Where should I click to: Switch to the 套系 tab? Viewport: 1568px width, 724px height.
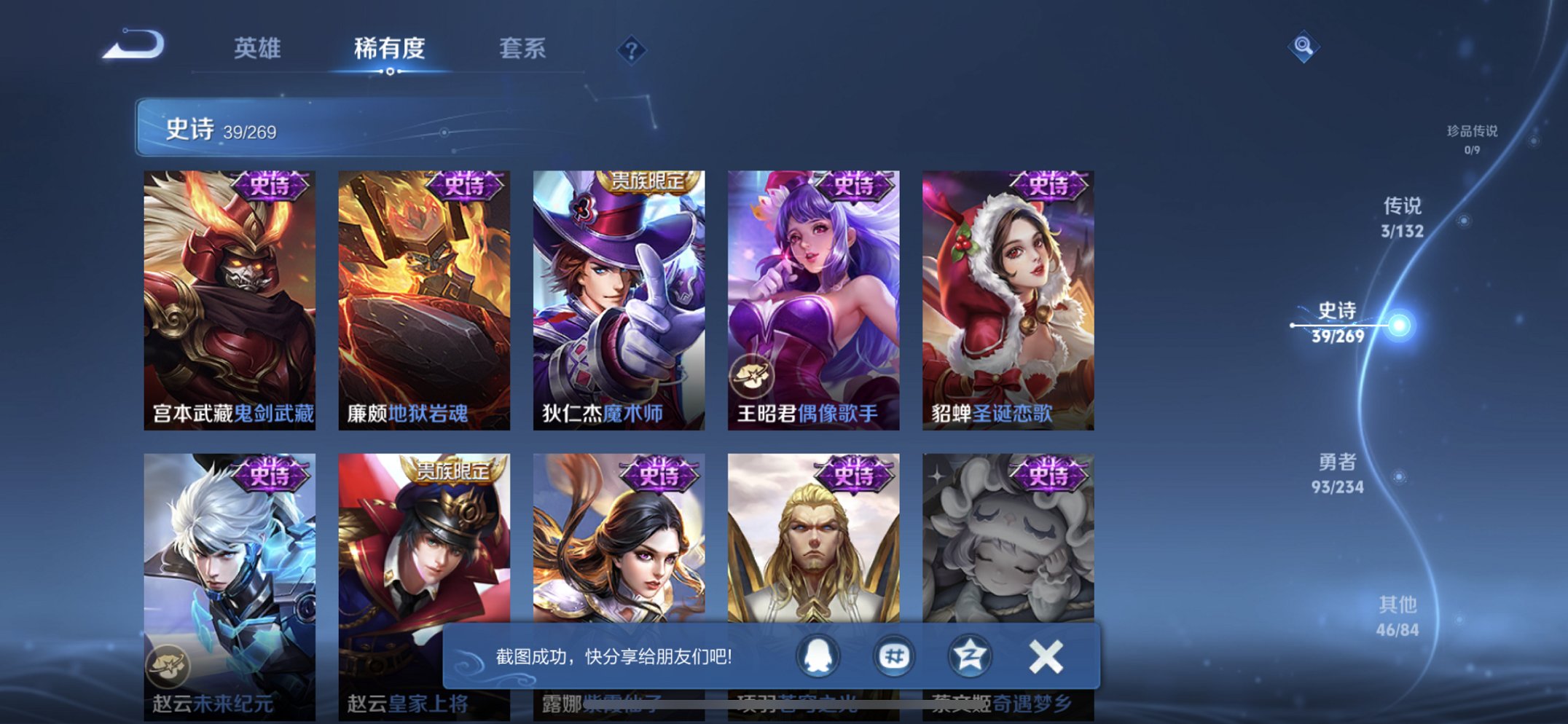click(525, 50)
